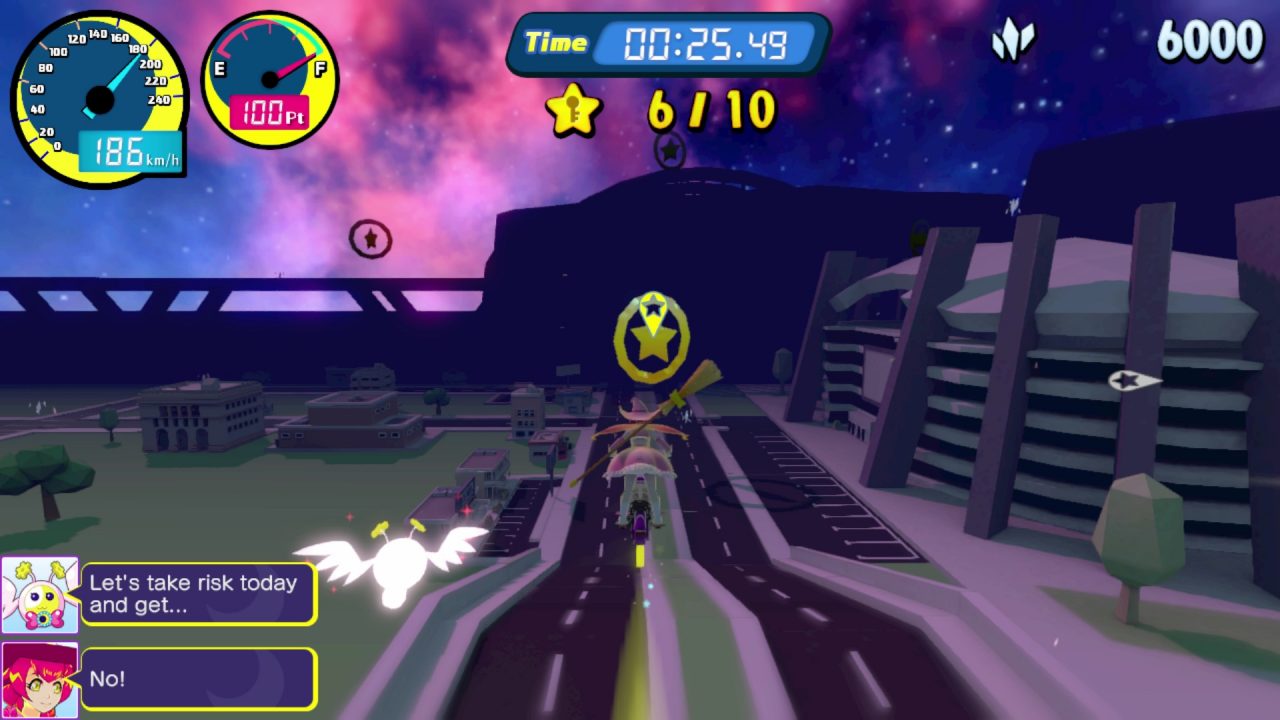Image resolution: width=1280 pixels, height=720 pixels.
Task: Select the white mascot dialogue portrait
Action: pos(40,595)
